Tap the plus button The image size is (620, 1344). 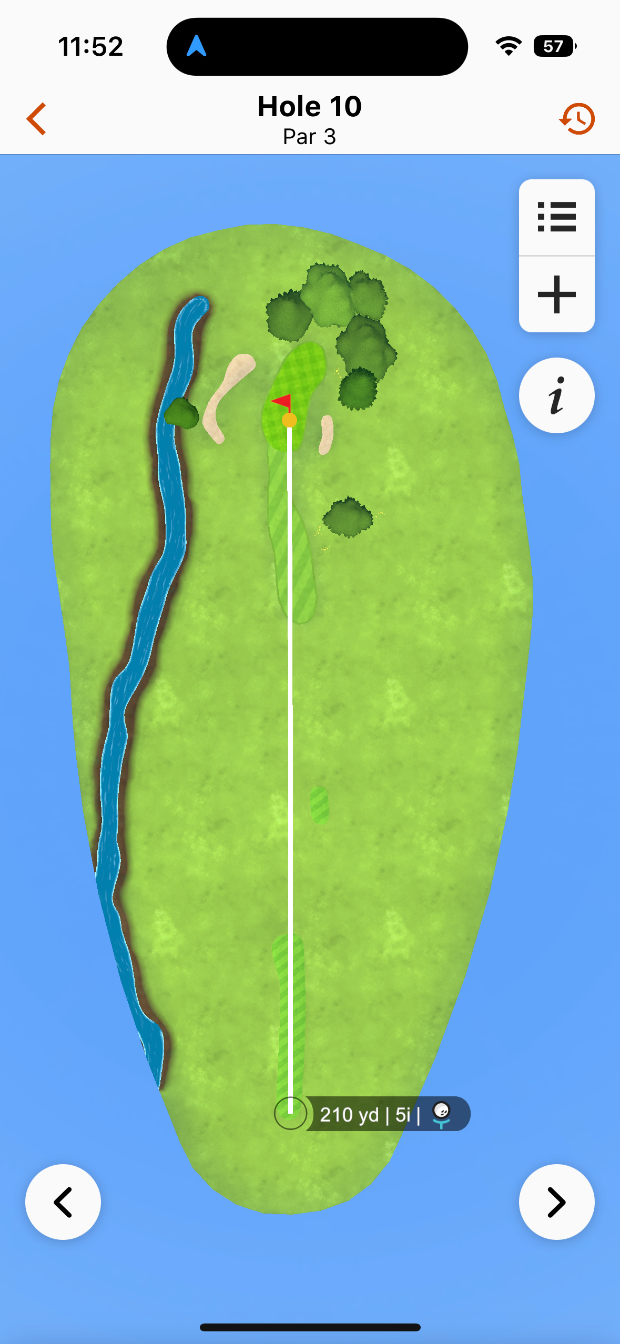click(x=557, y=295)
